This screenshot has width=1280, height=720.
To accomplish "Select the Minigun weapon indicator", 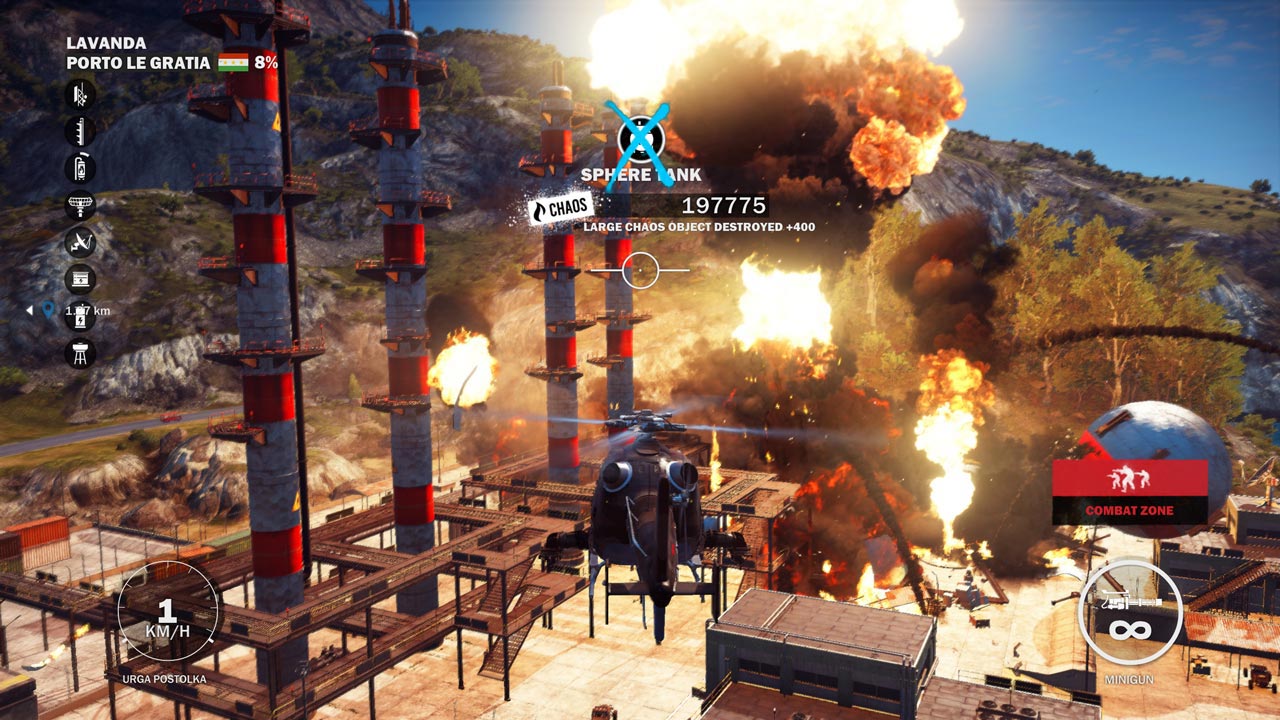I will pos(1130,611).
